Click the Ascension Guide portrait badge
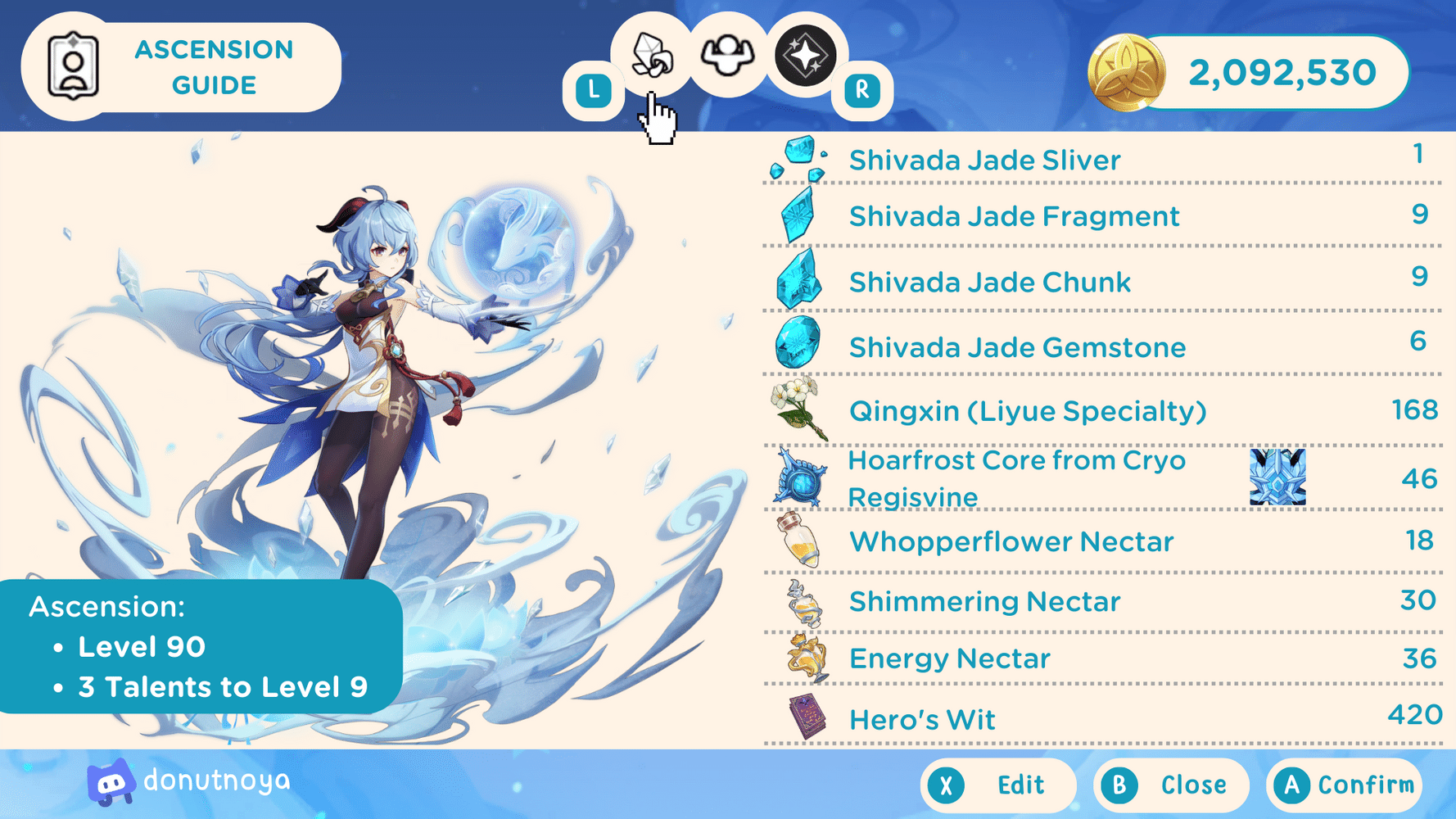Viewport: 1456px width, 819px height. (x=74, y=66)
